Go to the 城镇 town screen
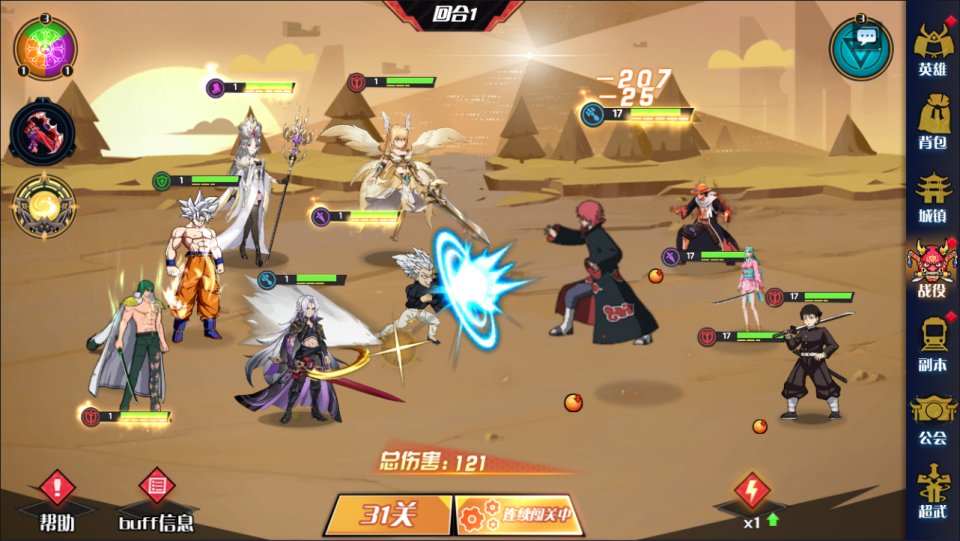 coord(932,197)
